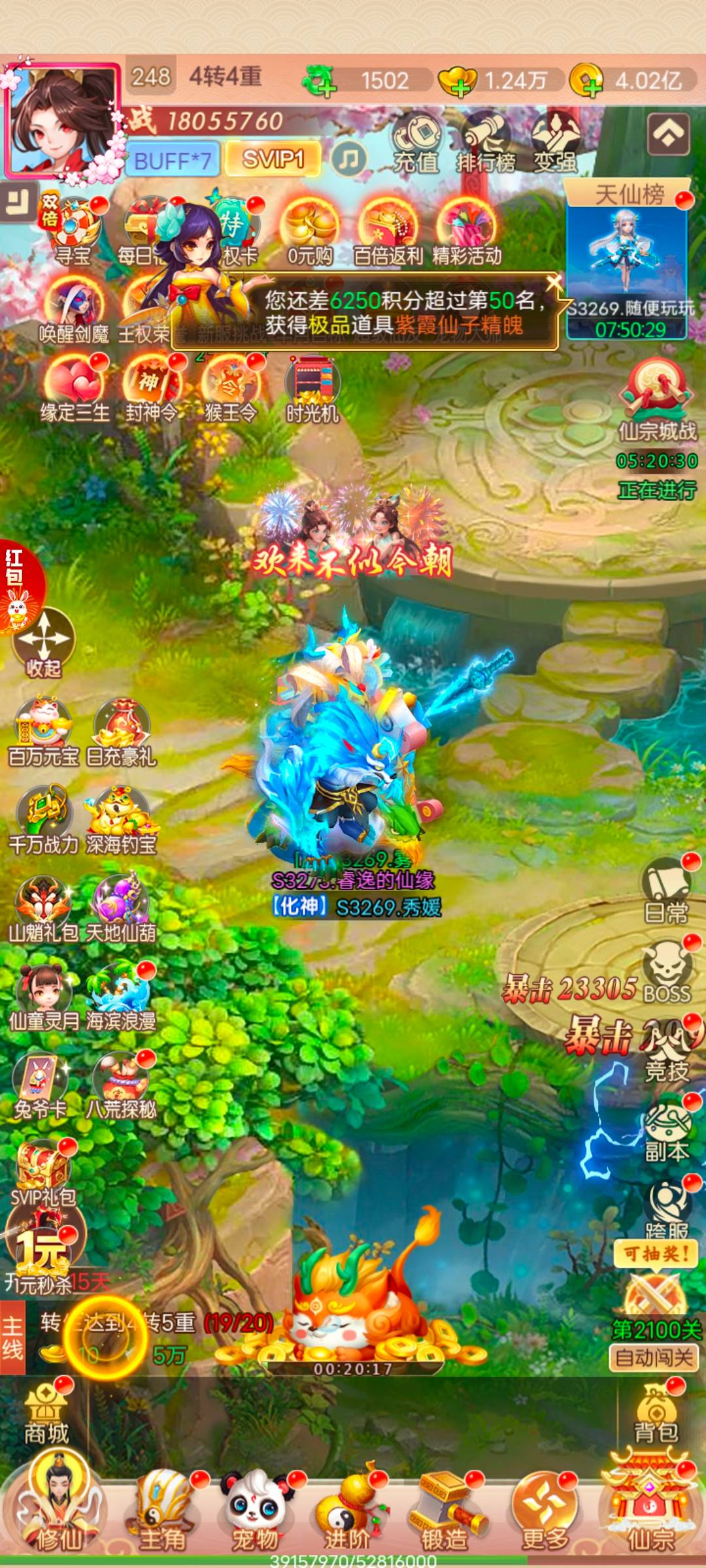Open the 时光机 time machine icon
Screen dimensions: 706x1568
312,390
